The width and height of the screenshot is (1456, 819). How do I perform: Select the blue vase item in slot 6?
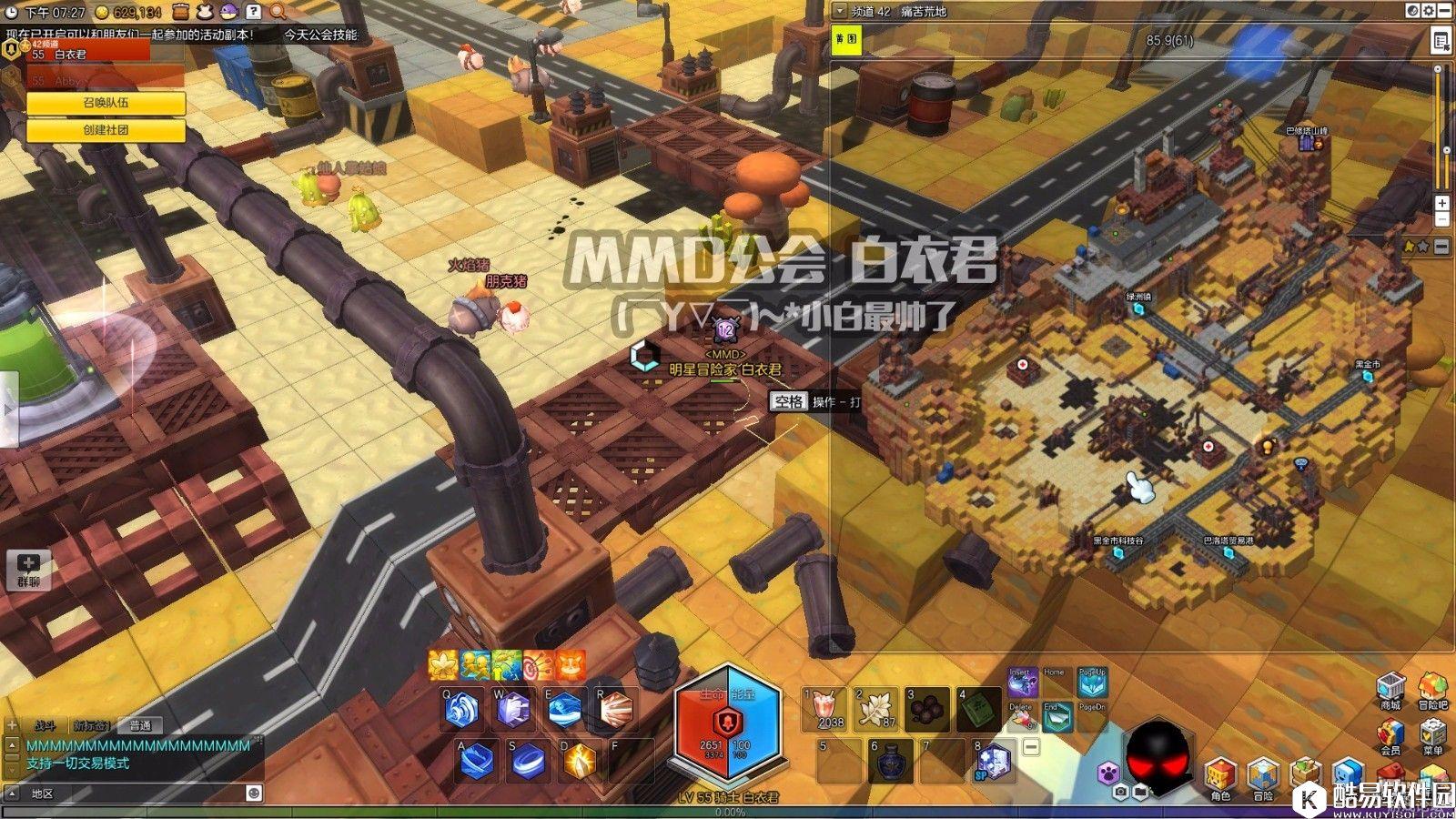(x=889, y=761)
